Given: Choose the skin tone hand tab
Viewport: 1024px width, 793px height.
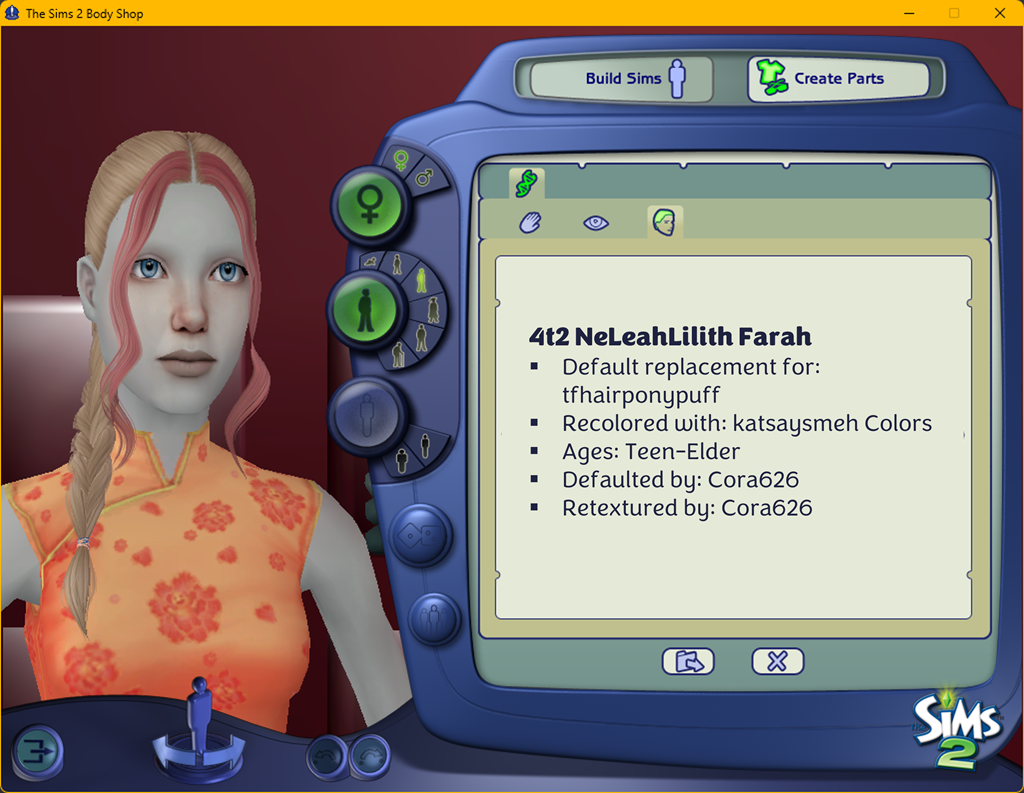Looking at the screenshot, I should (x=530, y=223).
